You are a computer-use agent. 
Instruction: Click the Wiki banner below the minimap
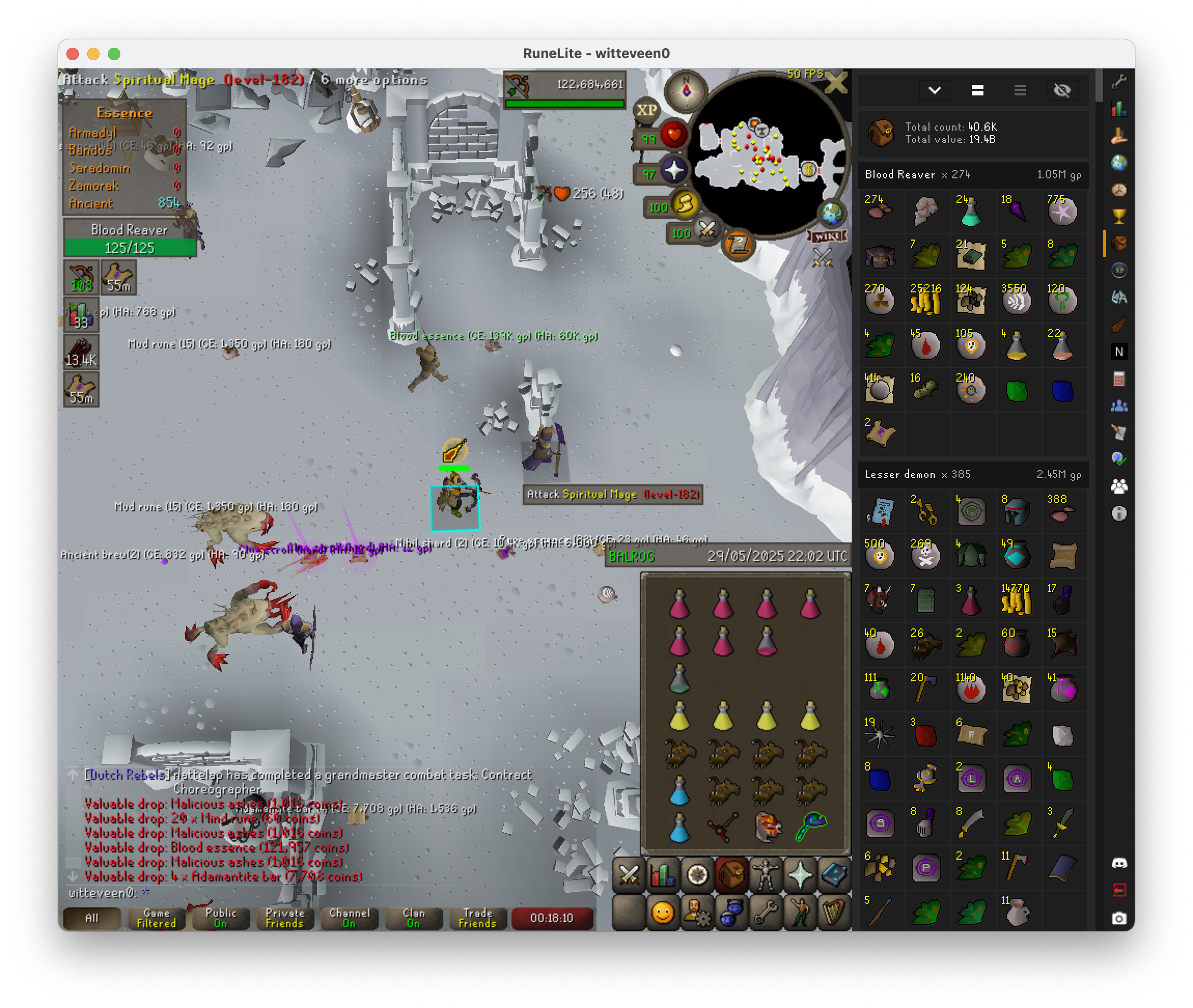tap(827, 236)
